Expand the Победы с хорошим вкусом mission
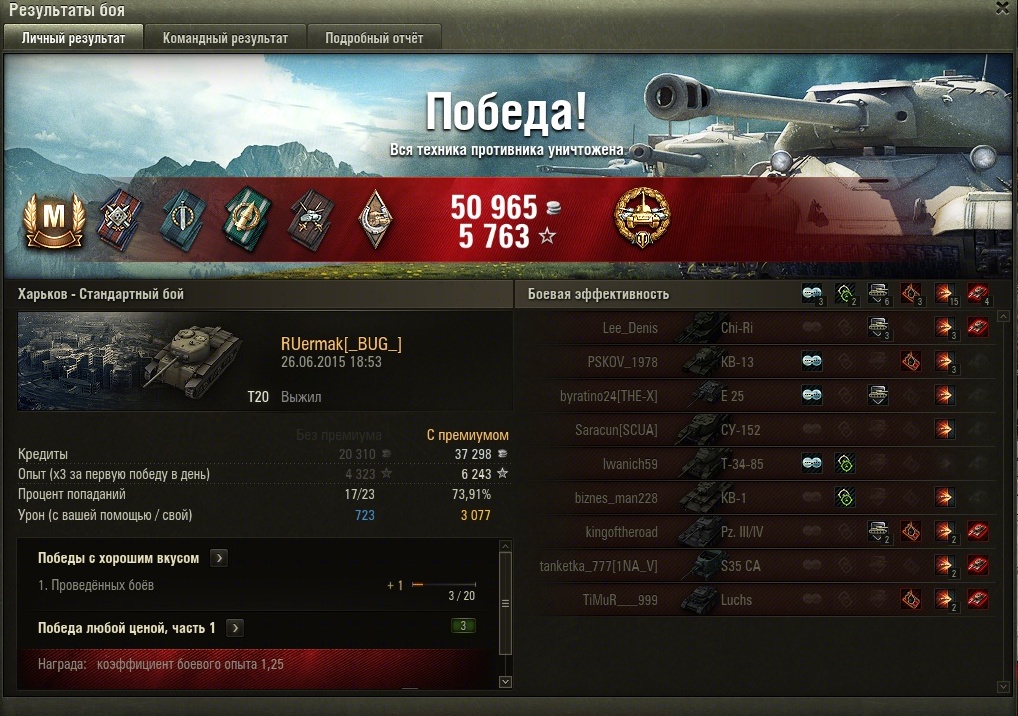The image size is (1018, 716). pos(220,558)
